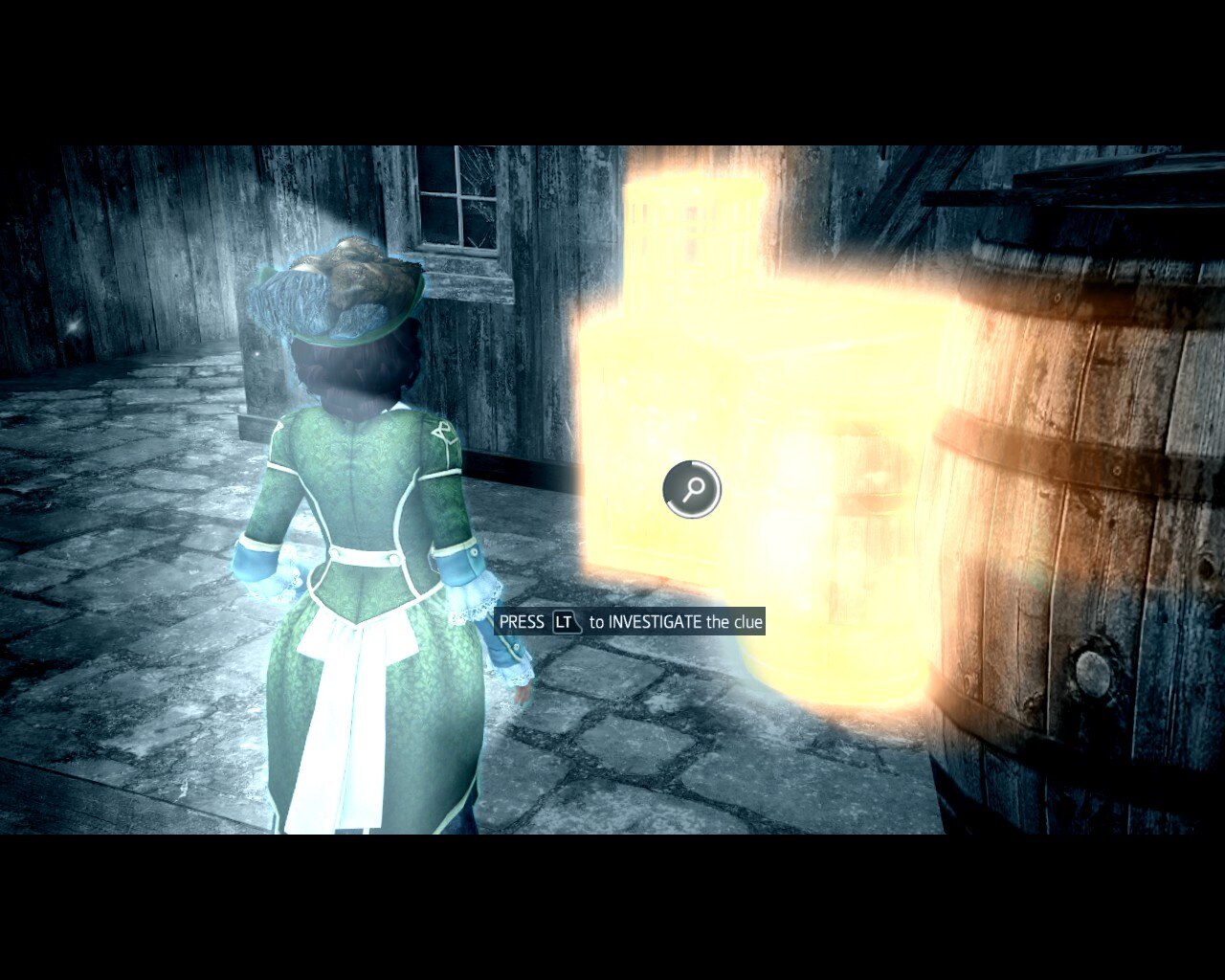This screenshot has height=980, width=1225.
Task: Click the phrase the clue
Action: point(734,621)
